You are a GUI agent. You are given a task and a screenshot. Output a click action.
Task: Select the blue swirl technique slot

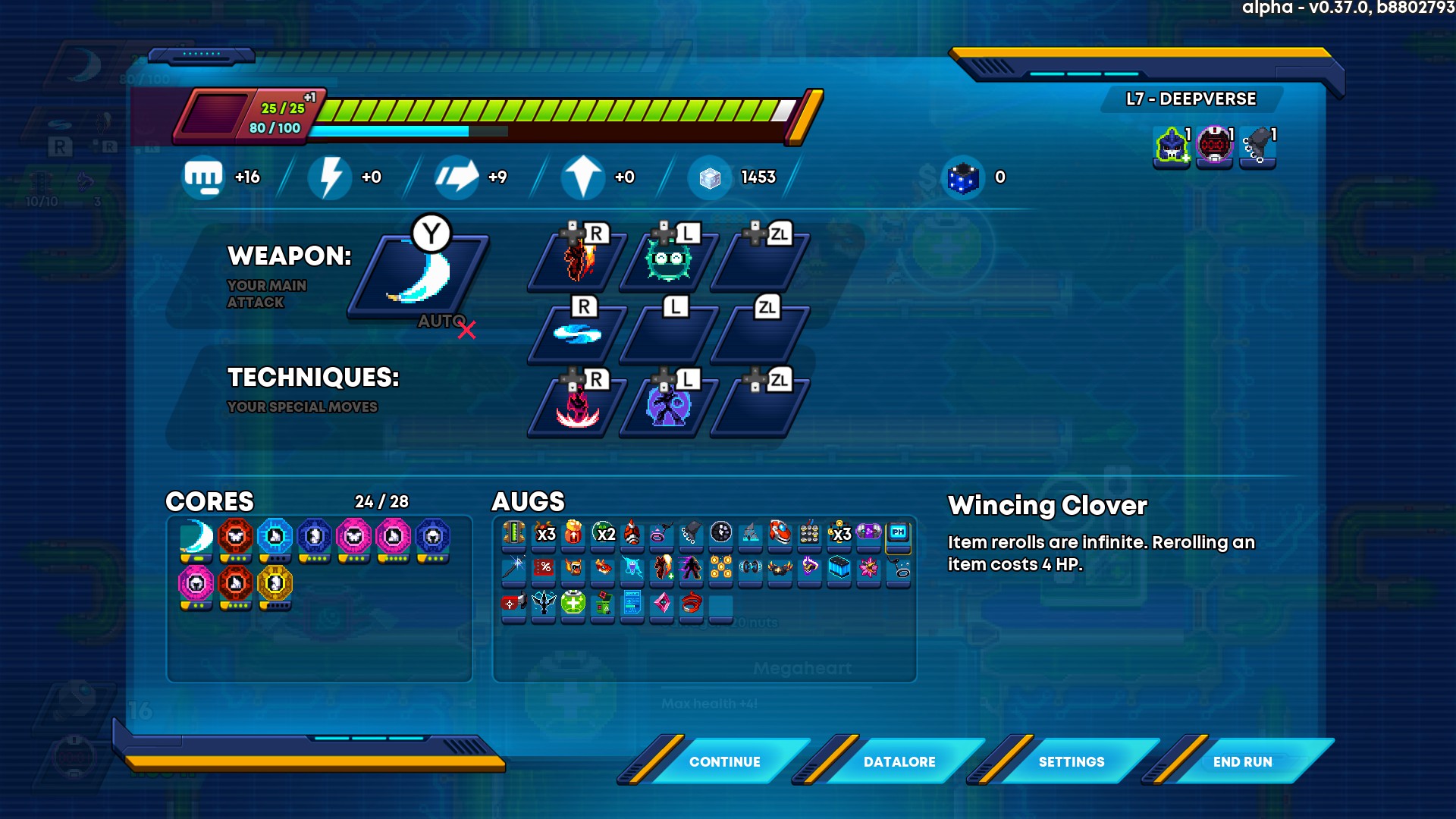(x=577, y=334)
